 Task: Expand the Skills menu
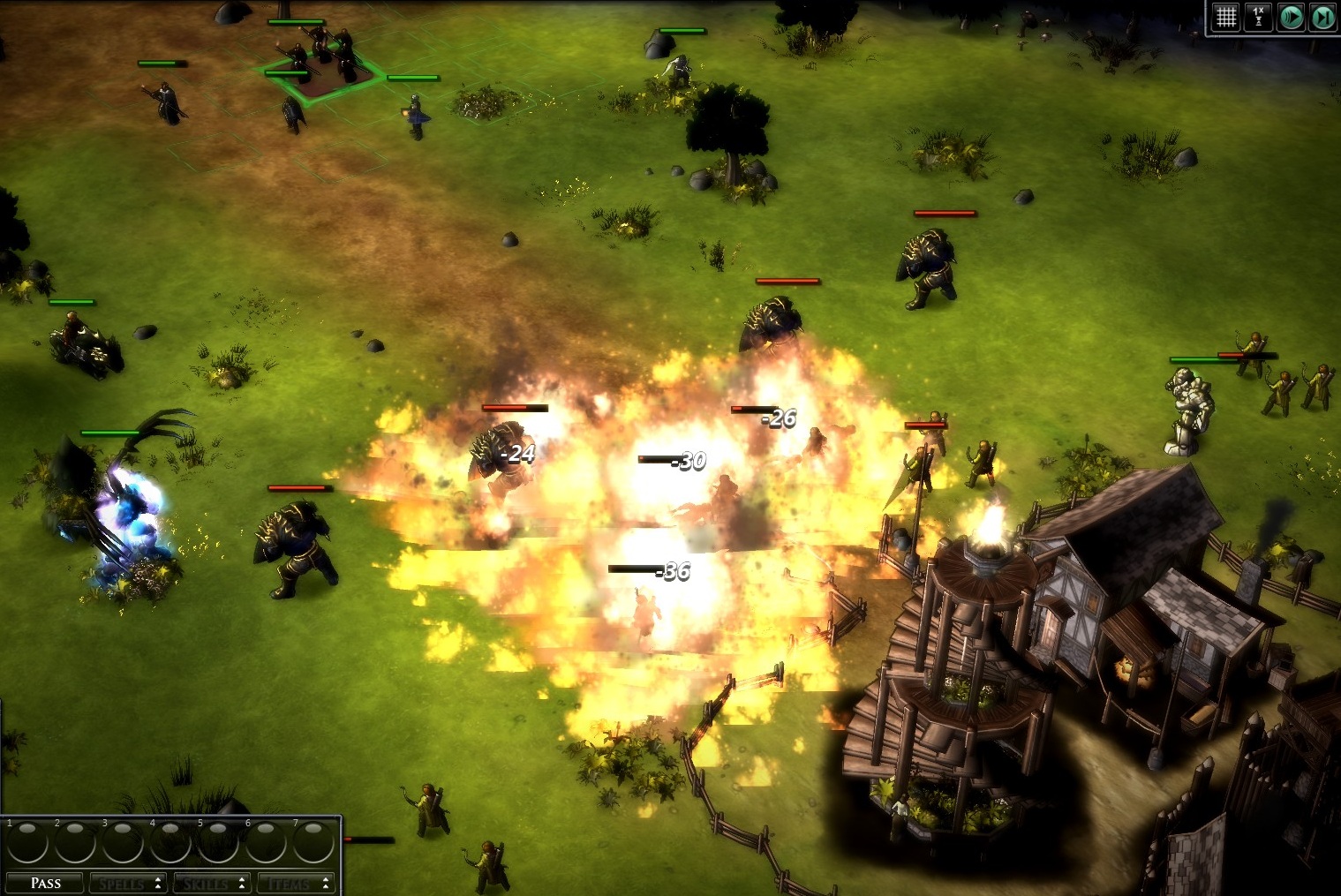(x=213, y=883)
